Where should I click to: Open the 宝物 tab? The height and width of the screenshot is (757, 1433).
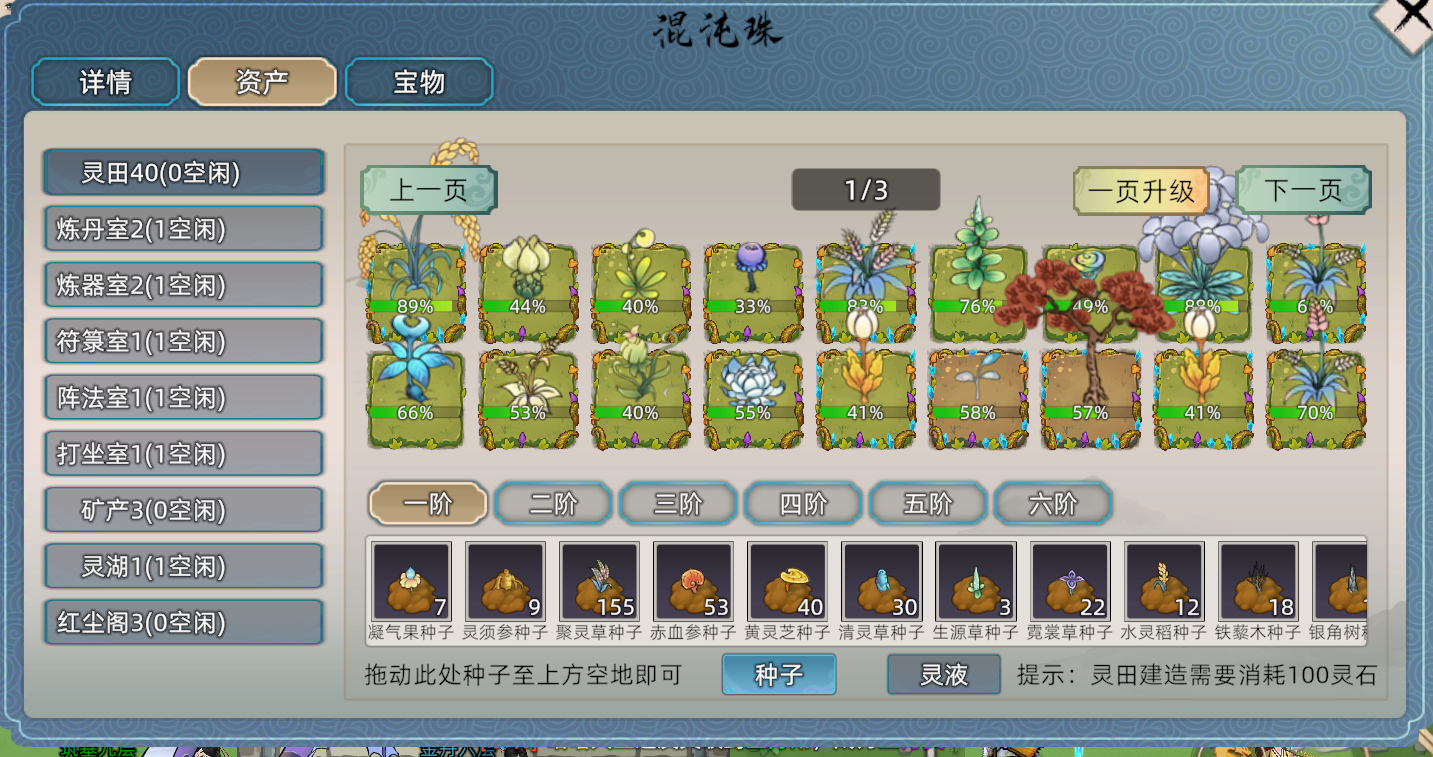click(x=419, y=82)
